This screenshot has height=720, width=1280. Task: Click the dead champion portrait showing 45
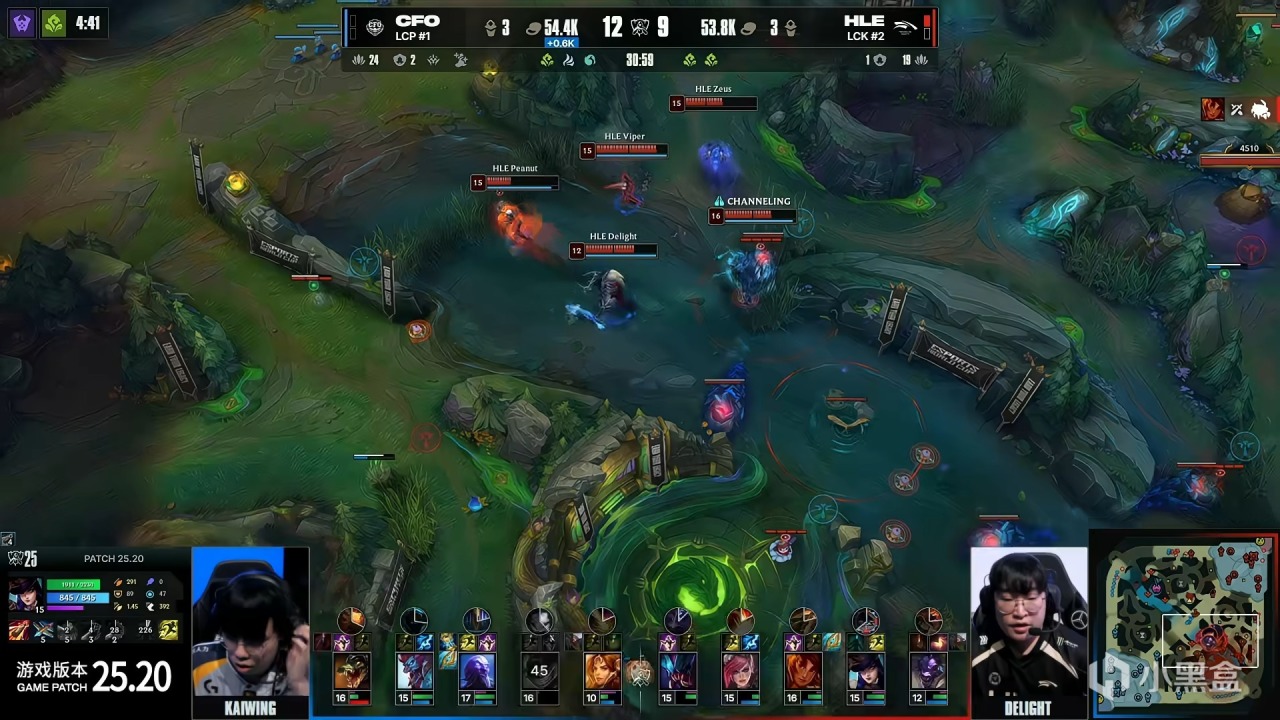tap(540, 671)
